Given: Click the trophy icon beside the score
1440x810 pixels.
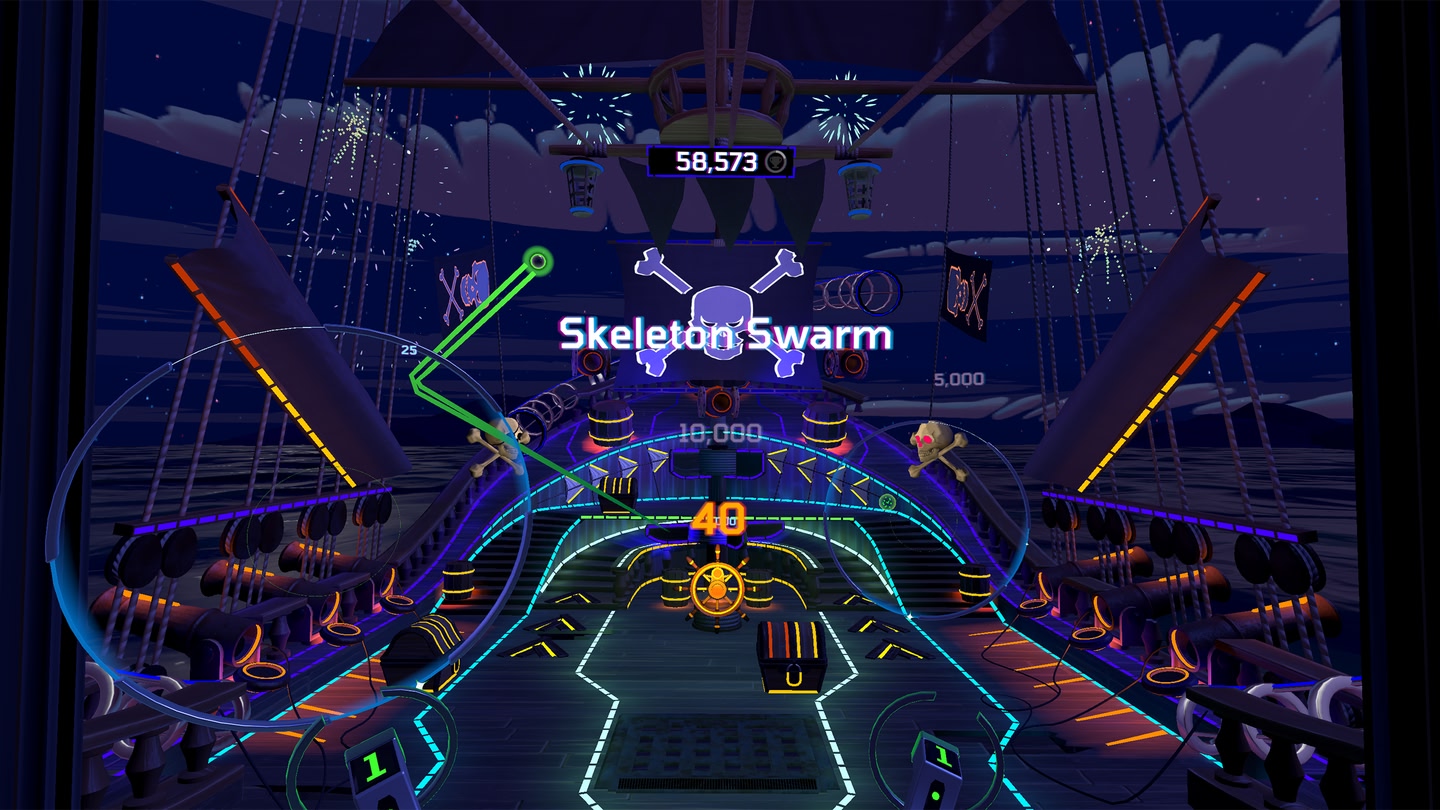Looking at the screenshot, I should (x=775, y=162).
